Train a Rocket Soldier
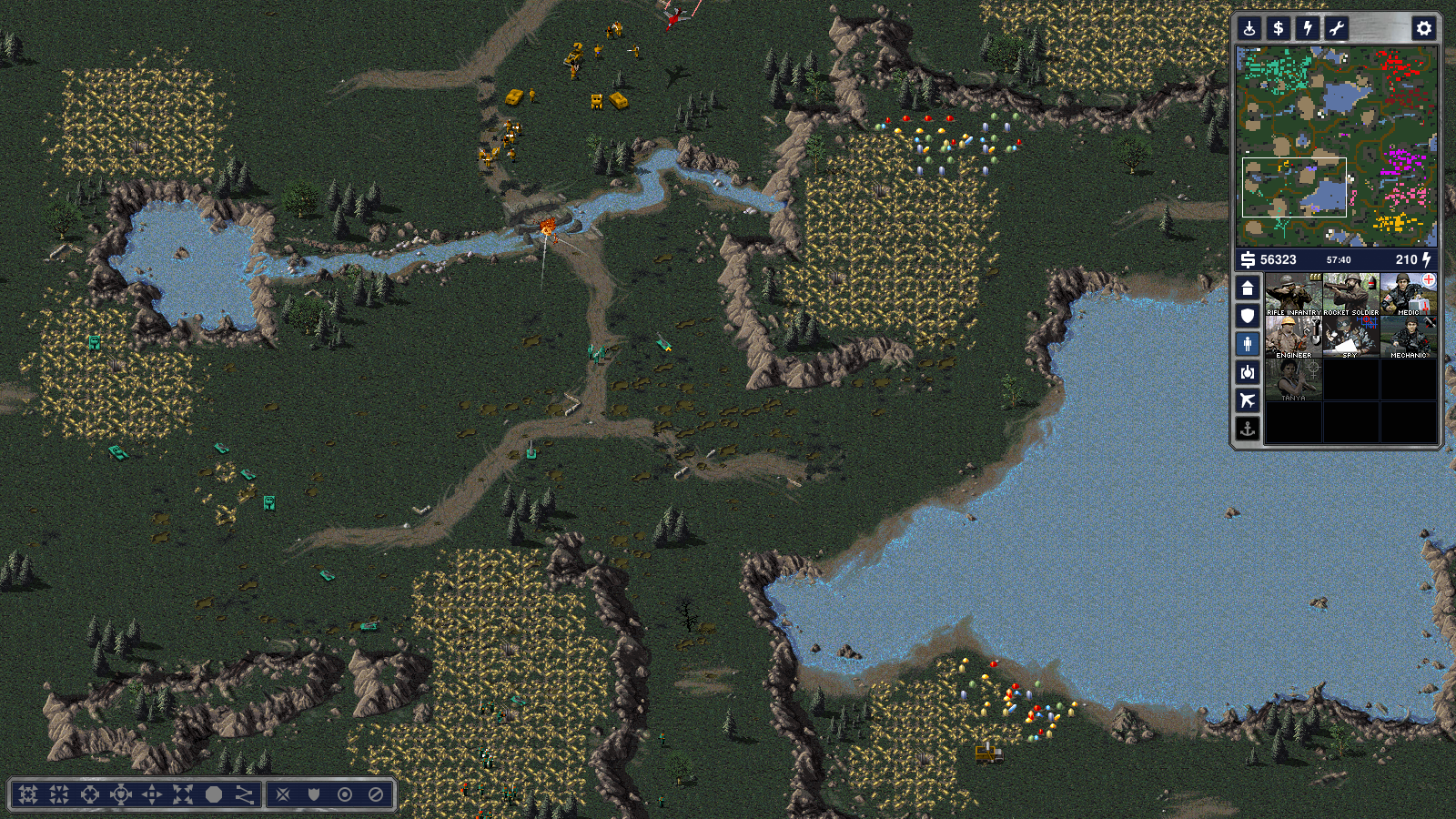Image resolution: width=1456 pixels, height=819 pixels. point(1350,294)
